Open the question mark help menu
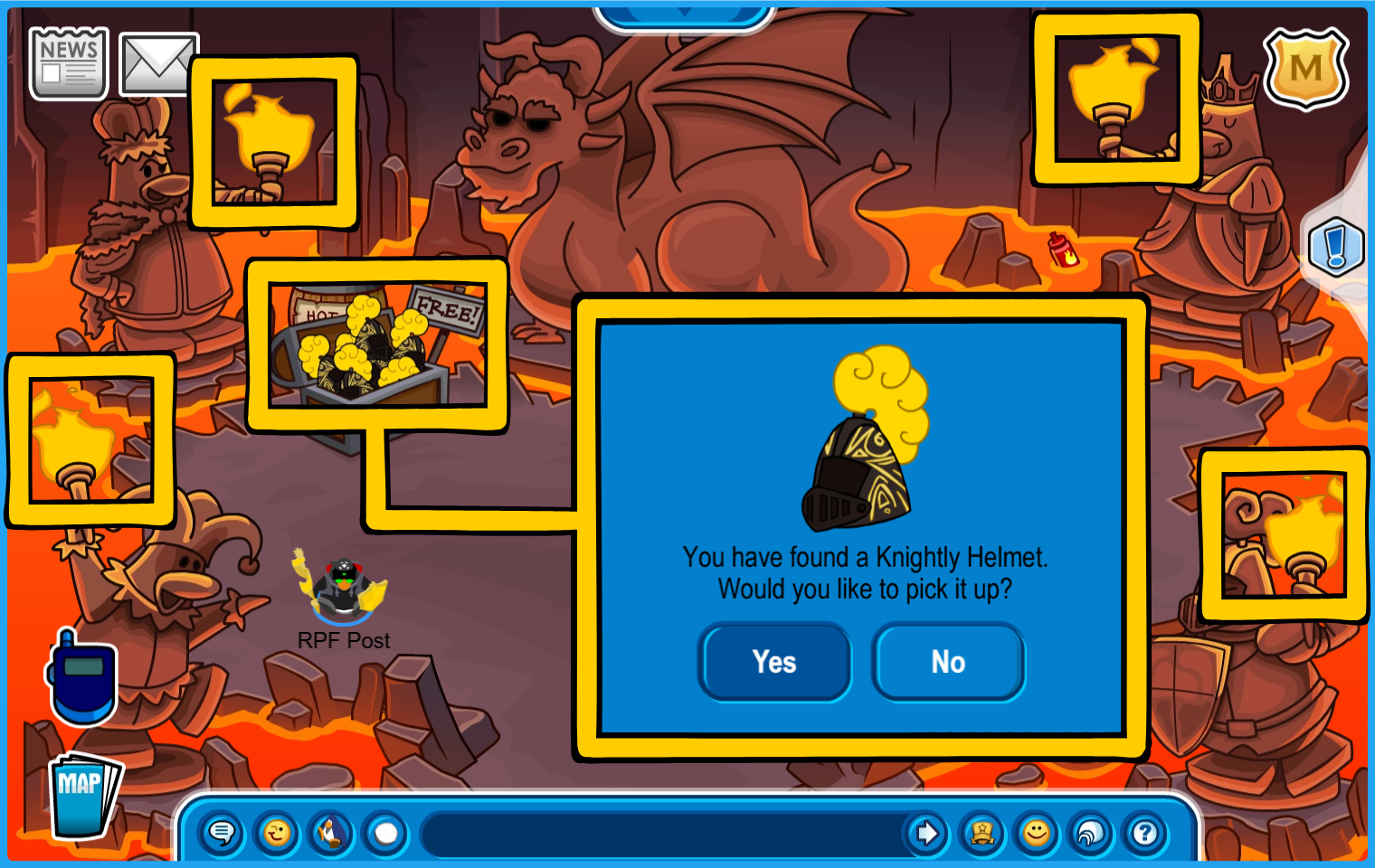 (x=1145, y=833)
